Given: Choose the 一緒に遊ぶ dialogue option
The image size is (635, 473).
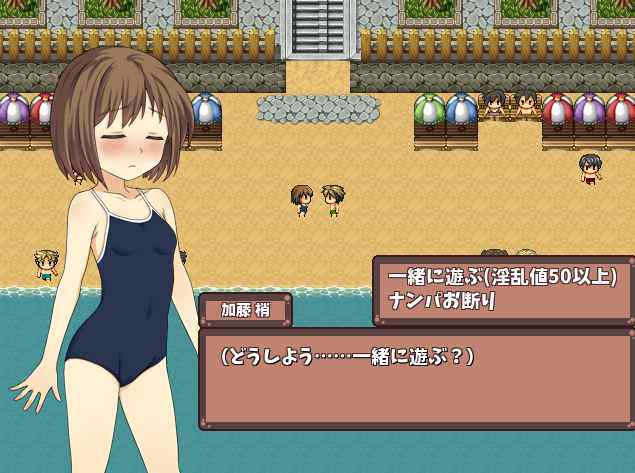Looking at the screenshot, I should coord(502,277).
